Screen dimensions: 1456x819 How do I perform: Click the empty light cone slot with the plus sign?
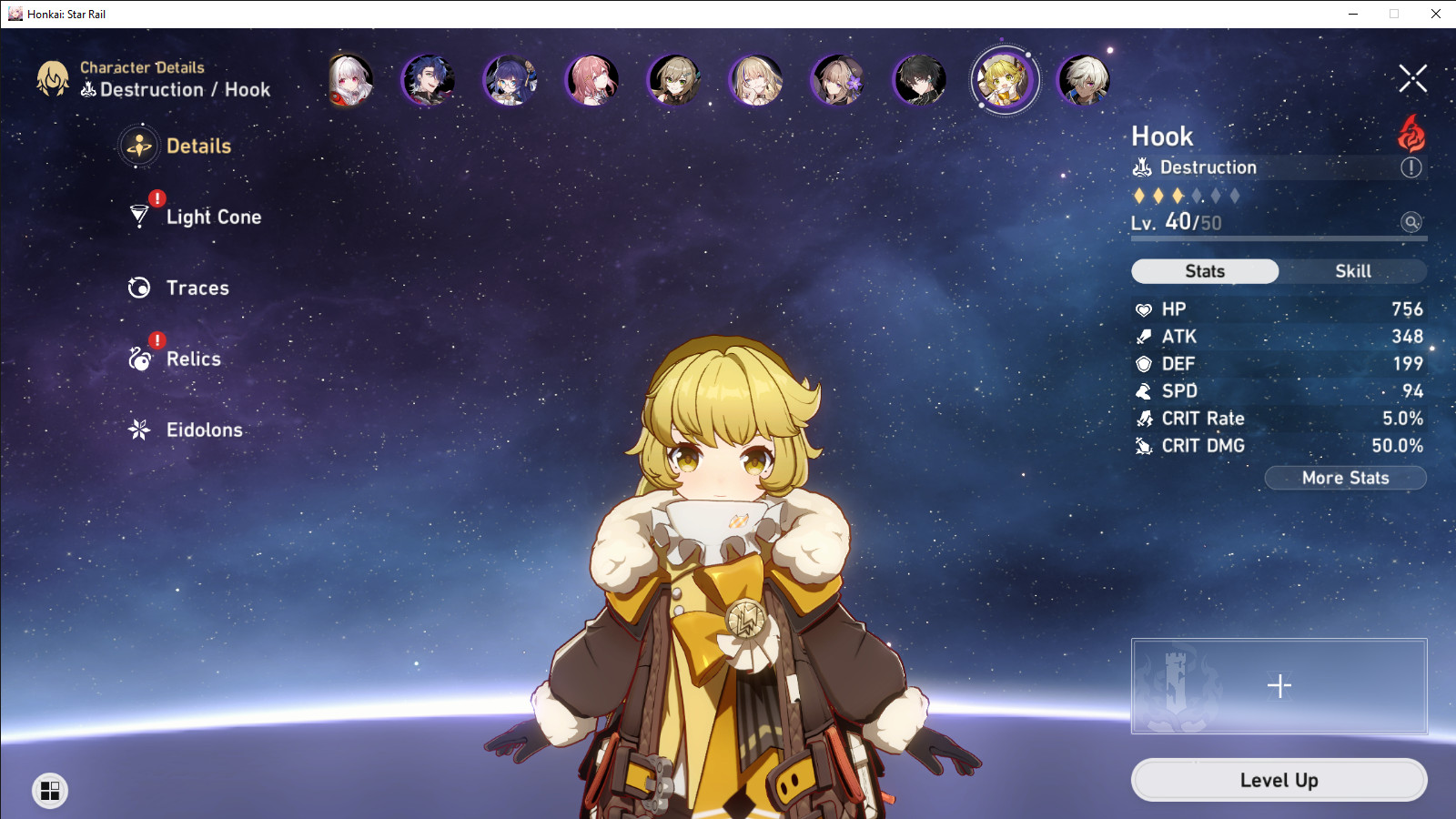[x=1279, y=687]
